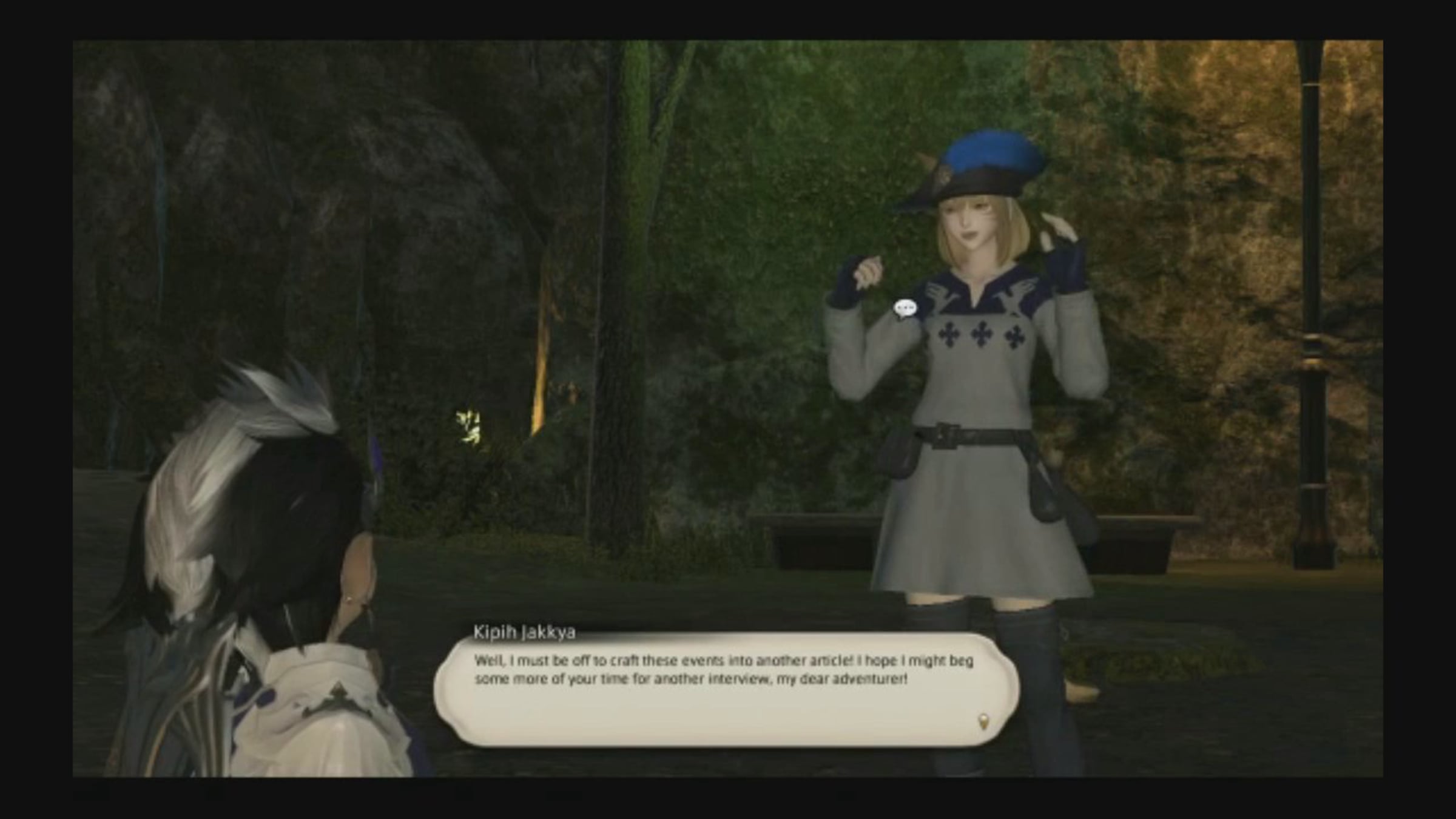
Task: Click the dialogue continue arrow indicator
Action: point(983,721)
